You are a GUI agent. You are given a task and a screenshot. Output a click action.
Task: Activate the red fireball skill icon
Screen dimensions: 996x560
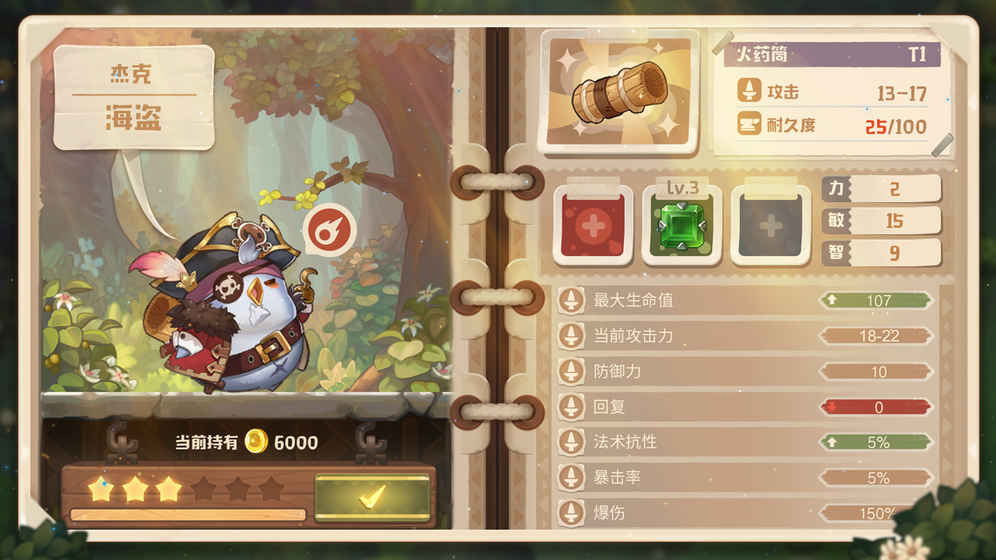pyautogui.click(x=328, y=228)
